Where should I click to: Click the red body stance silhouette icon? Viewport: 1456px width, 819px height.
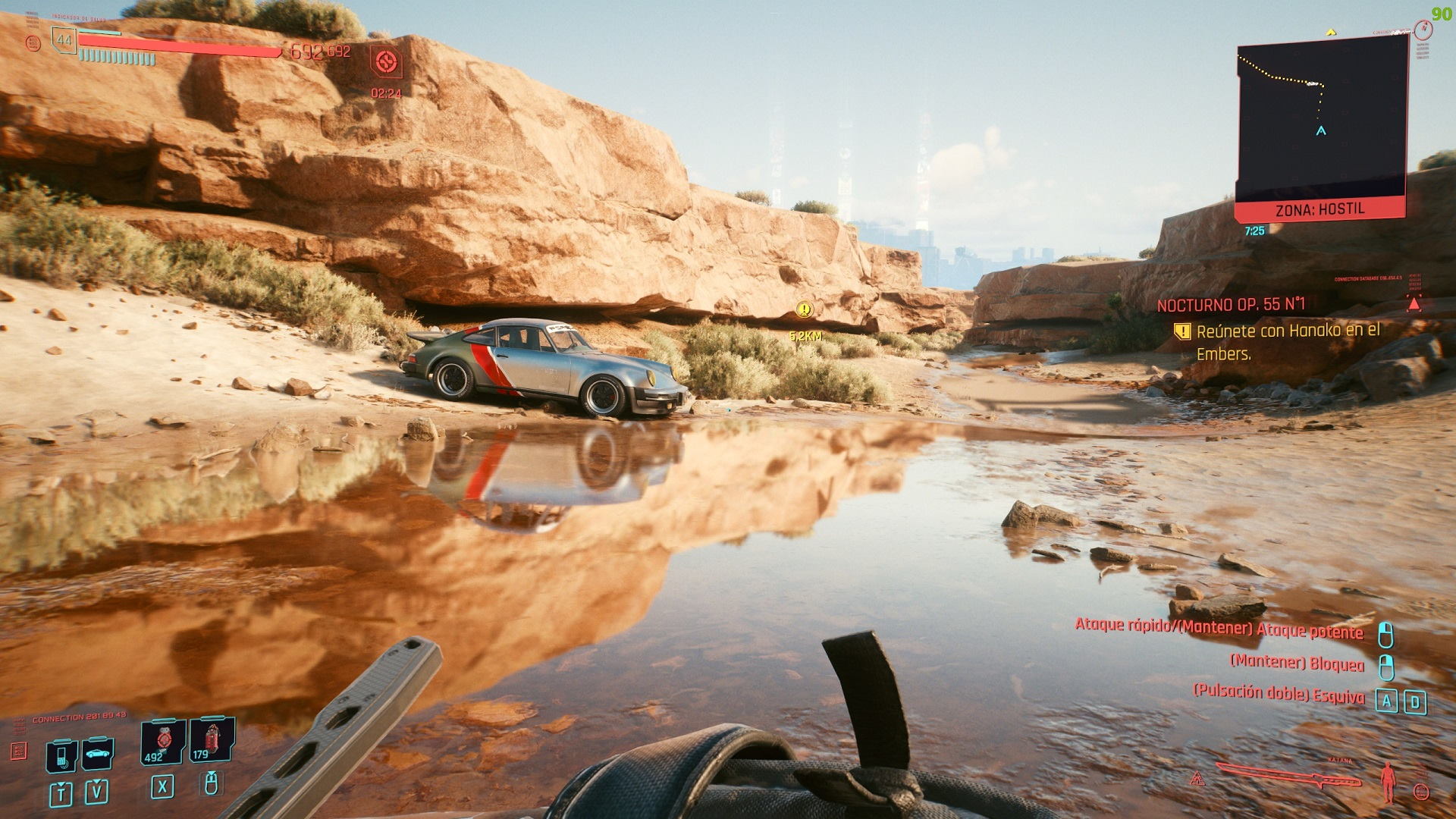[1389, 783]
